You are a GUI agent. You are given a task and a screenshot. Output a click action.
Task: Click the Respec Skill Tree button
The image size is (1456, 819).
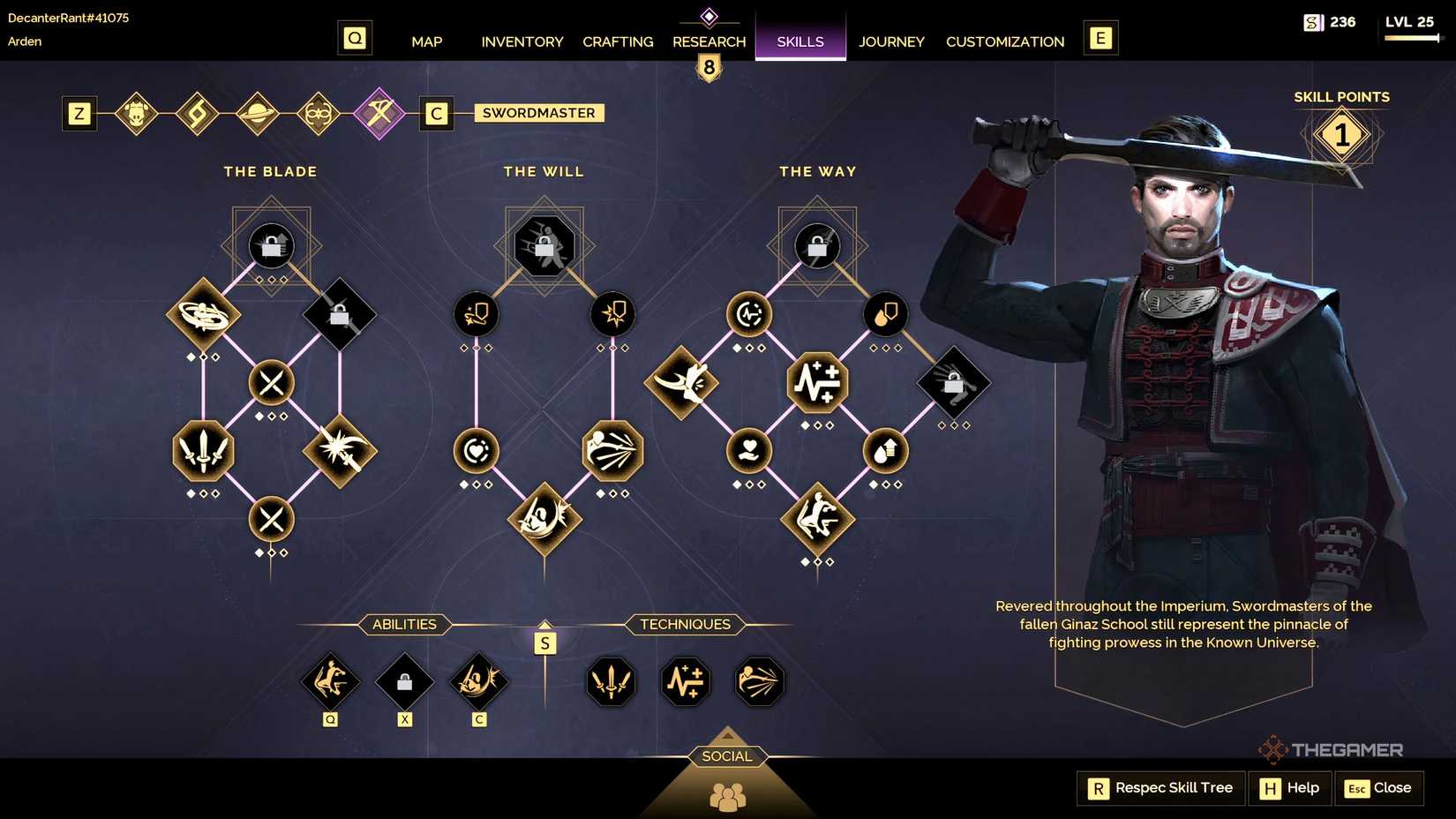1160,788
